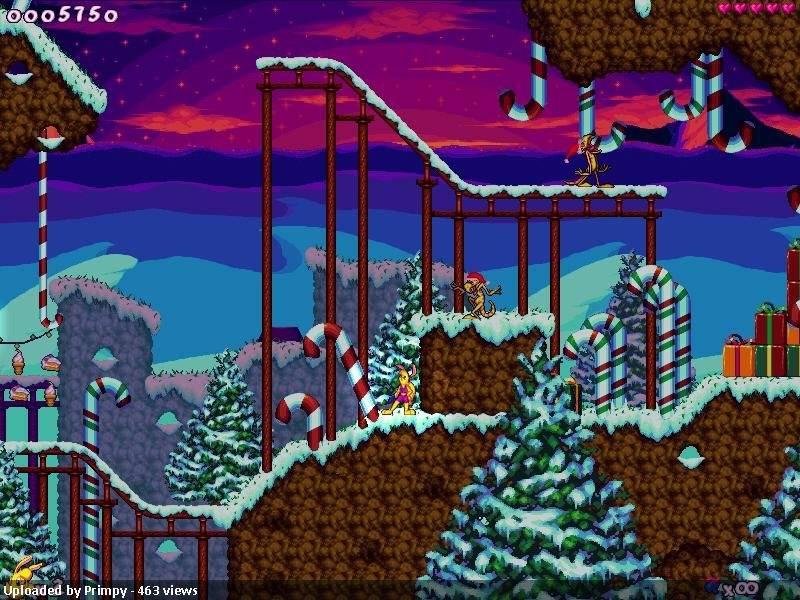Click the rabbit character lives icon

20,568
